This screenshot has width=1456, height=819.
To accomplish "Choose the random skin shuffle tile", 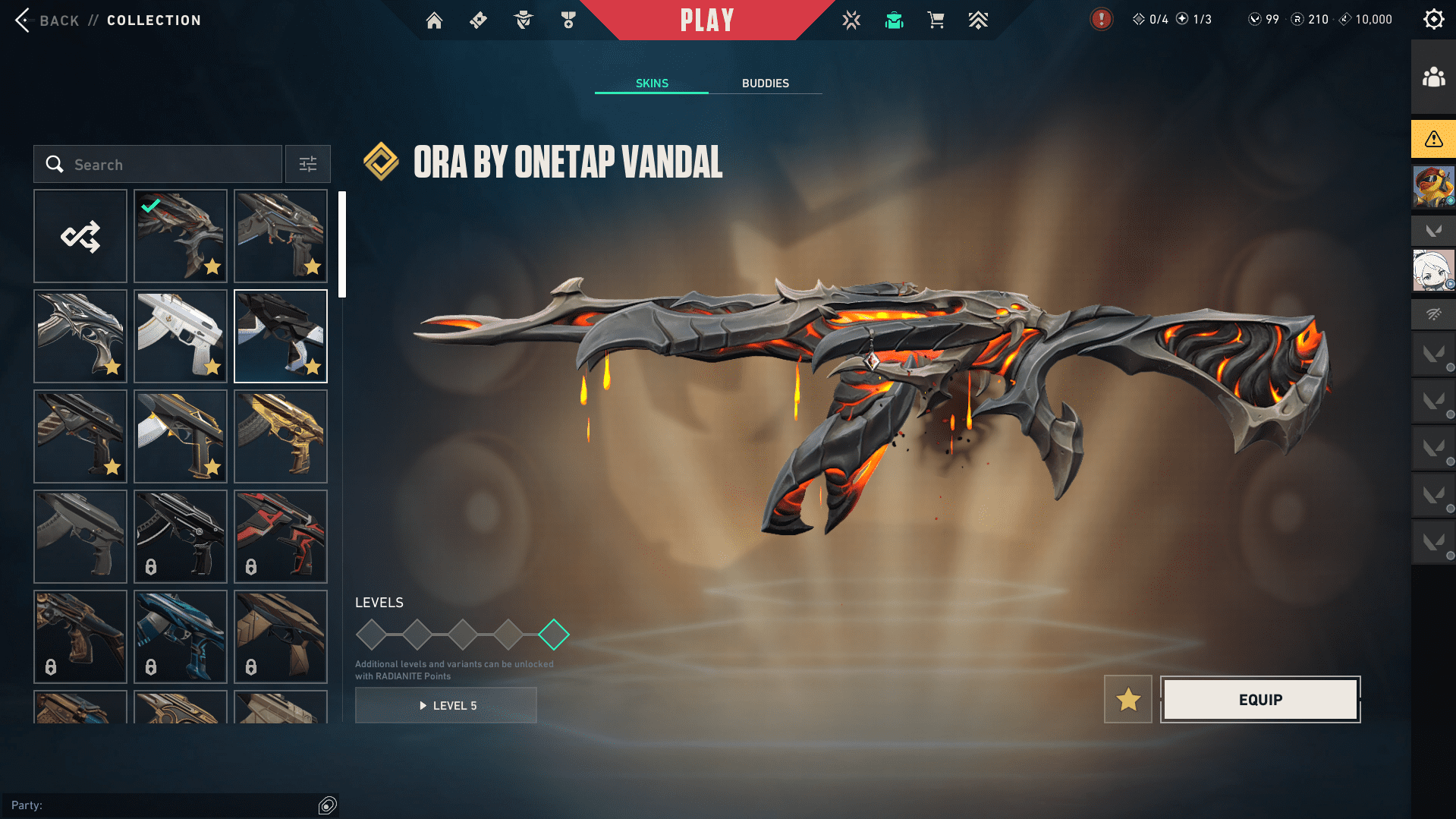I will pyautogui.click(x=80, y=236).
